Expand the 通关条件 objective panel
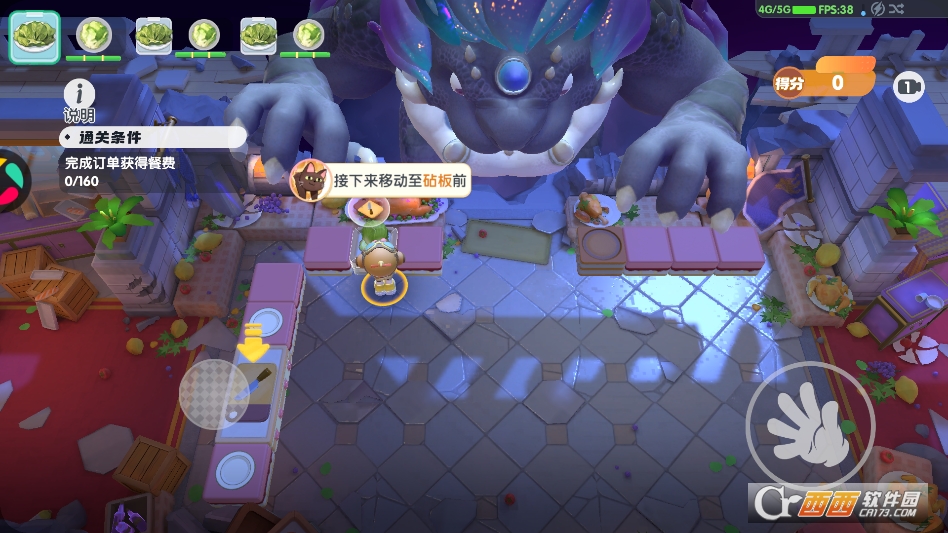Screen dimensions: 948x533 (x=150, y=136)
